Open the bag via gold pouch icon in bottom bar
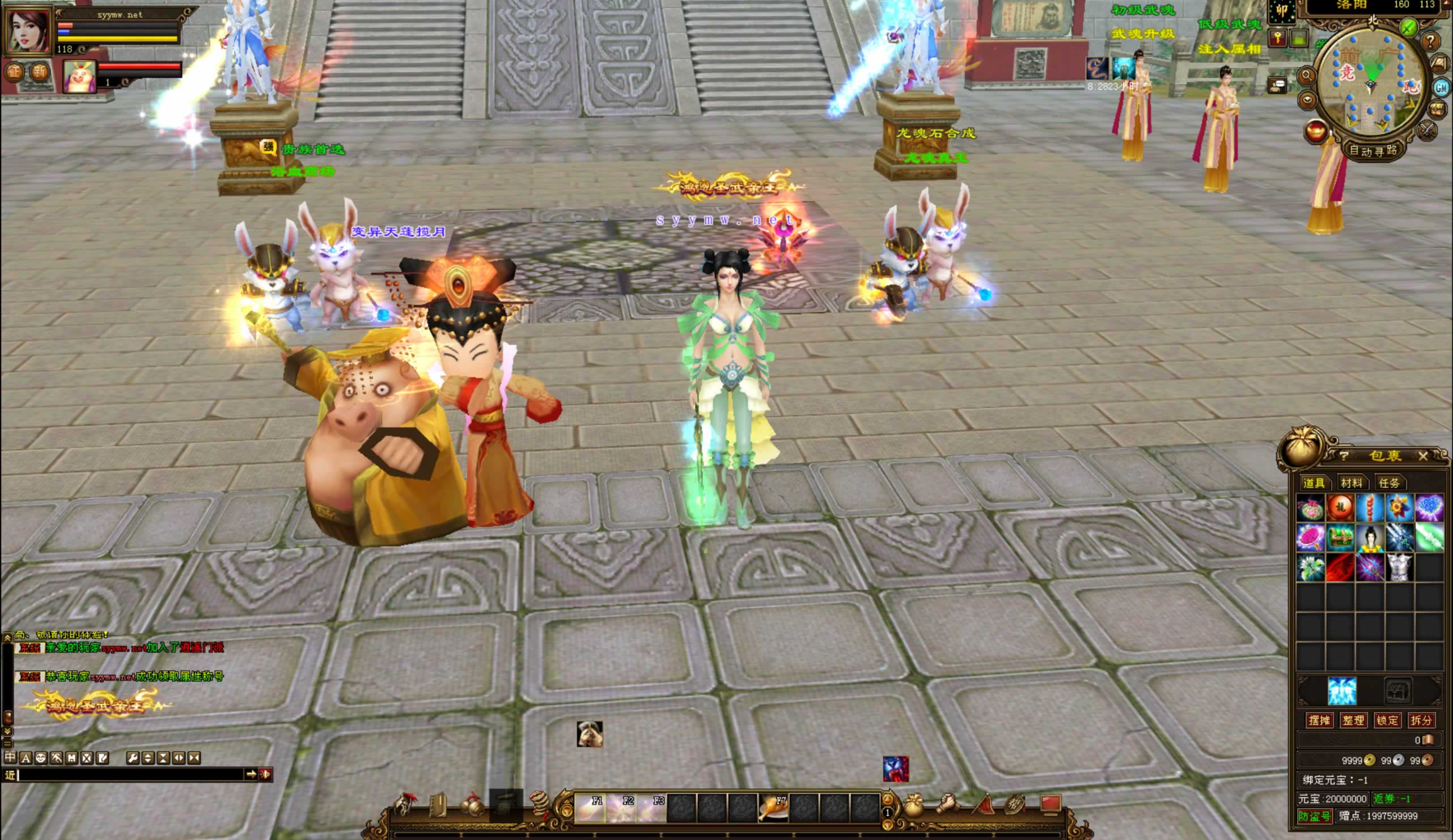This screenshot has width=1453, height=840. point(913,806)
